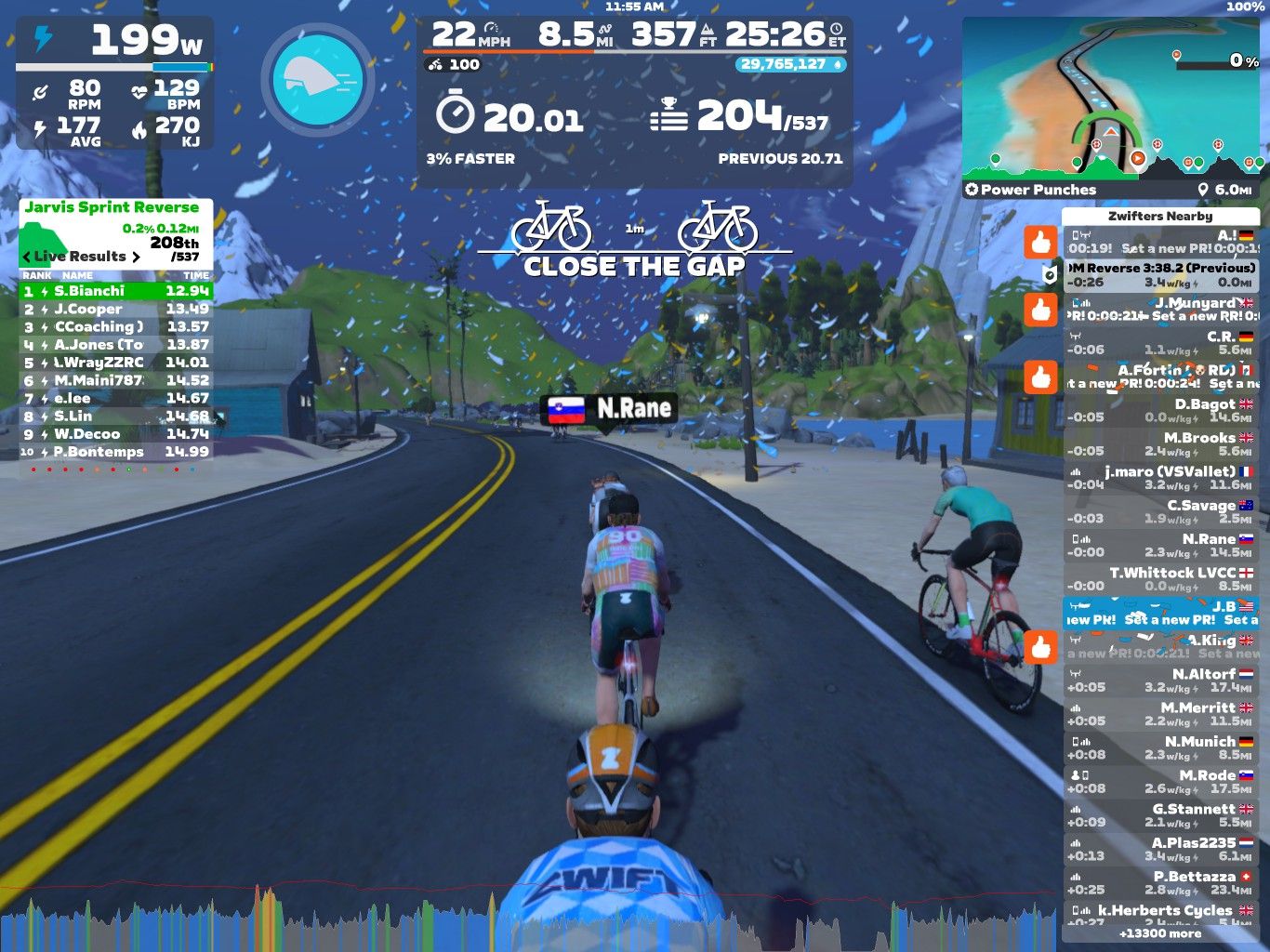Give Ride On thumbs-up to A.King
This screenshot has width=1270, height=952.
click(1040, 647)
